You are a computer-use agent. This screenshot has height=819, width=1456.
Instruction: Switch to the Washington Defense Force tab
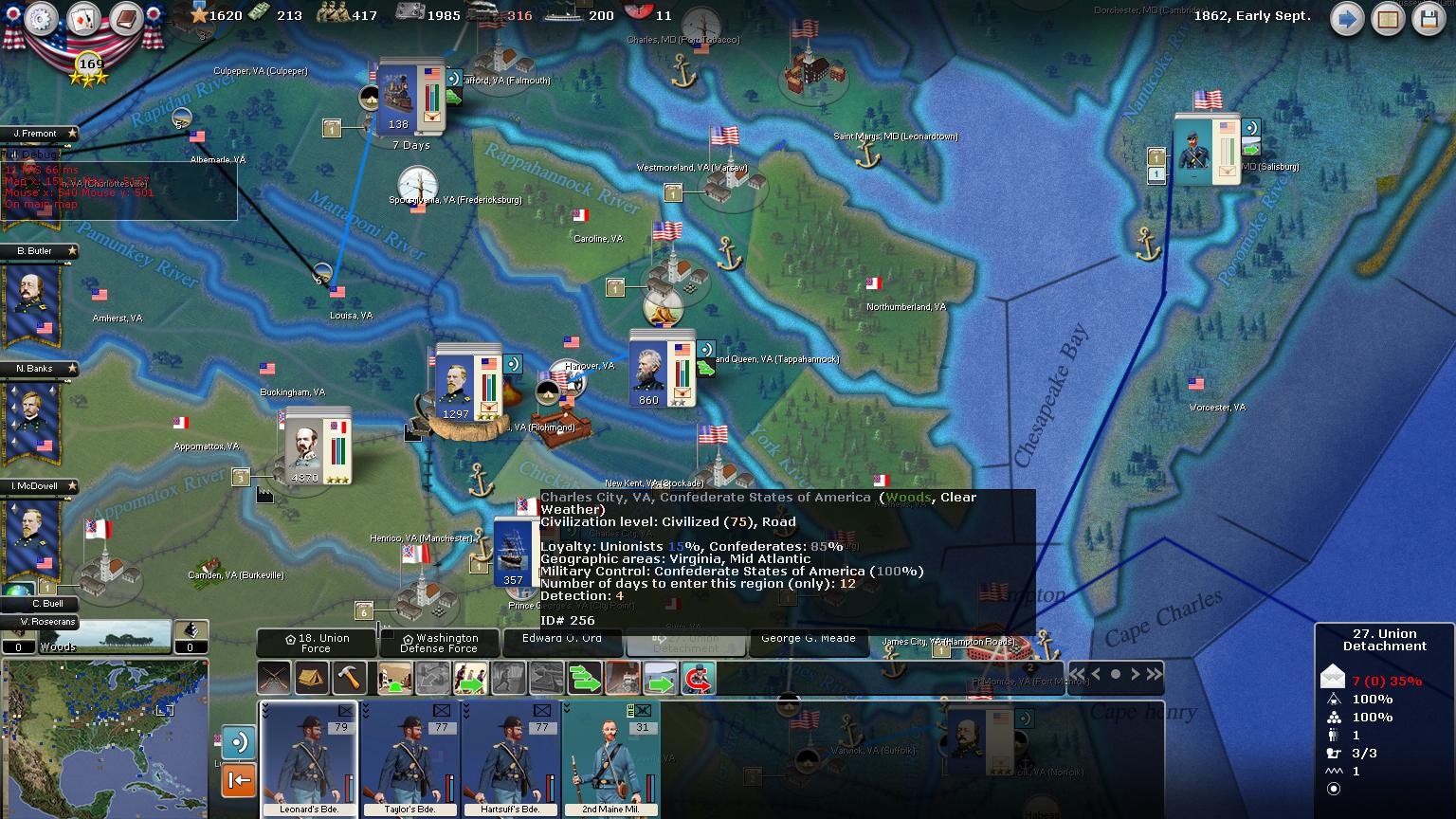pyautogui.click(x=439, y=644)
